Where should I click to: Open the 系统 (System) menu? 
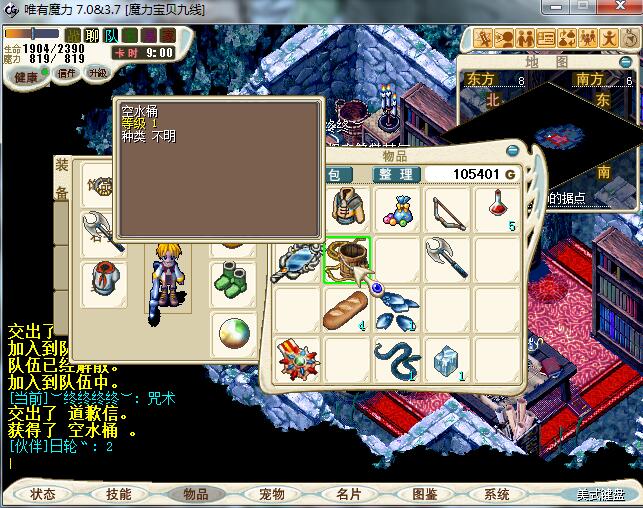pyautogui.click(x=497, y=494)
